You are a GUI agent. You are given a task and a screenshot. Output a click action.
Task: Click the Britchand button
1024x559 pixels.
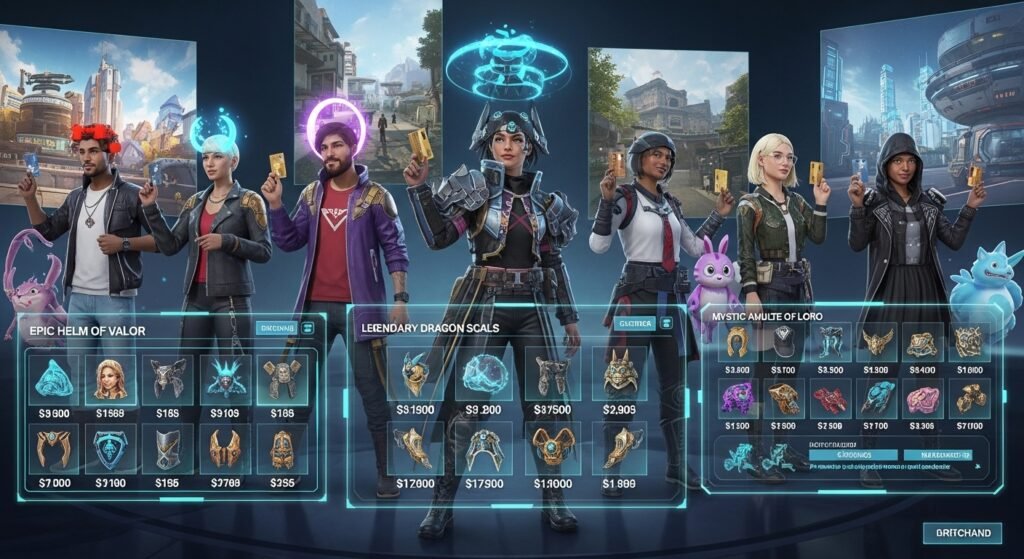[960, 533]
